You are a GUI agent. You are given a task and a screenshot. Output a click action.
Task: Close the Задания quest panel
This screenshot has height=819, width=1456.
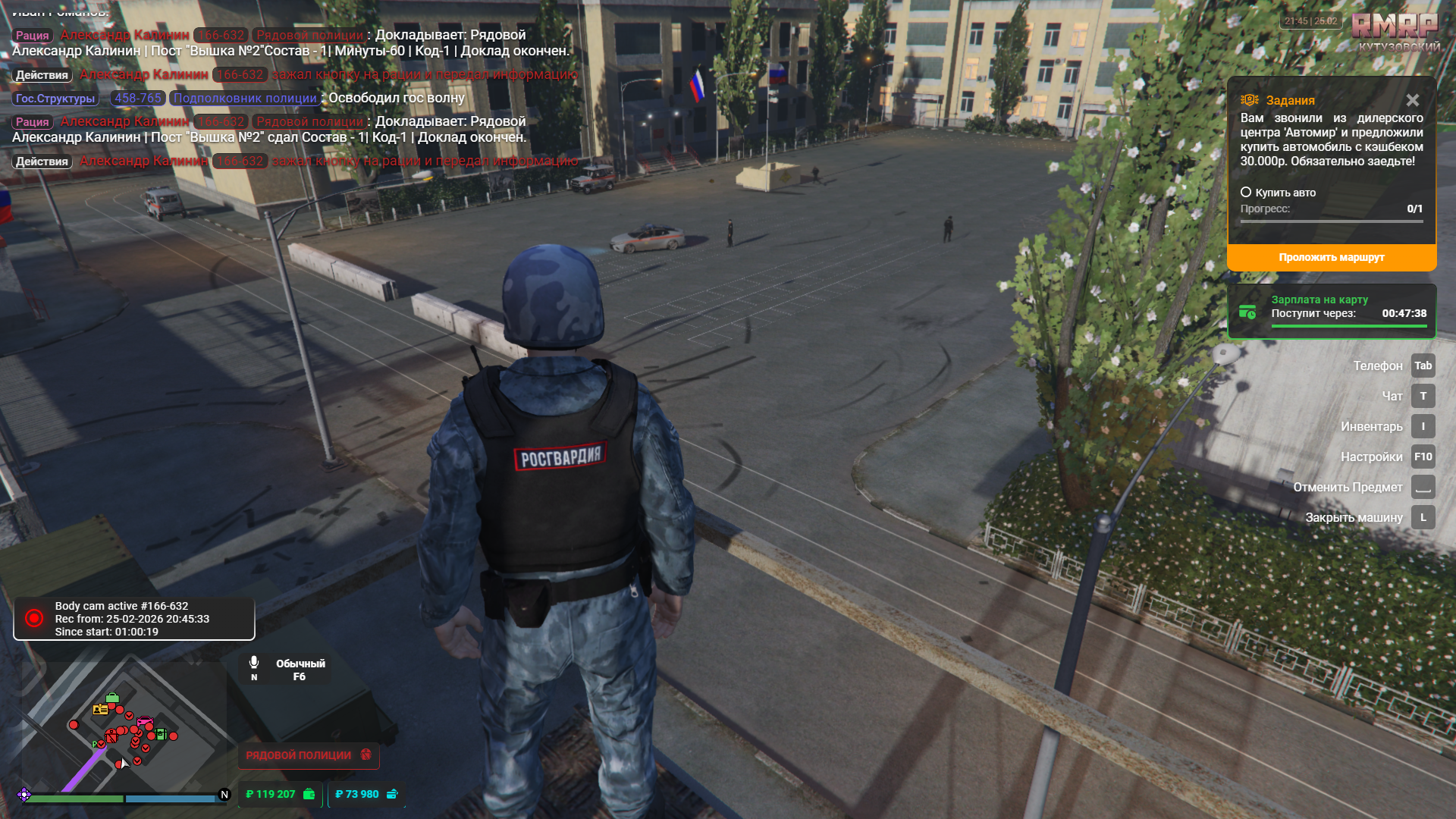point(1412,100)
